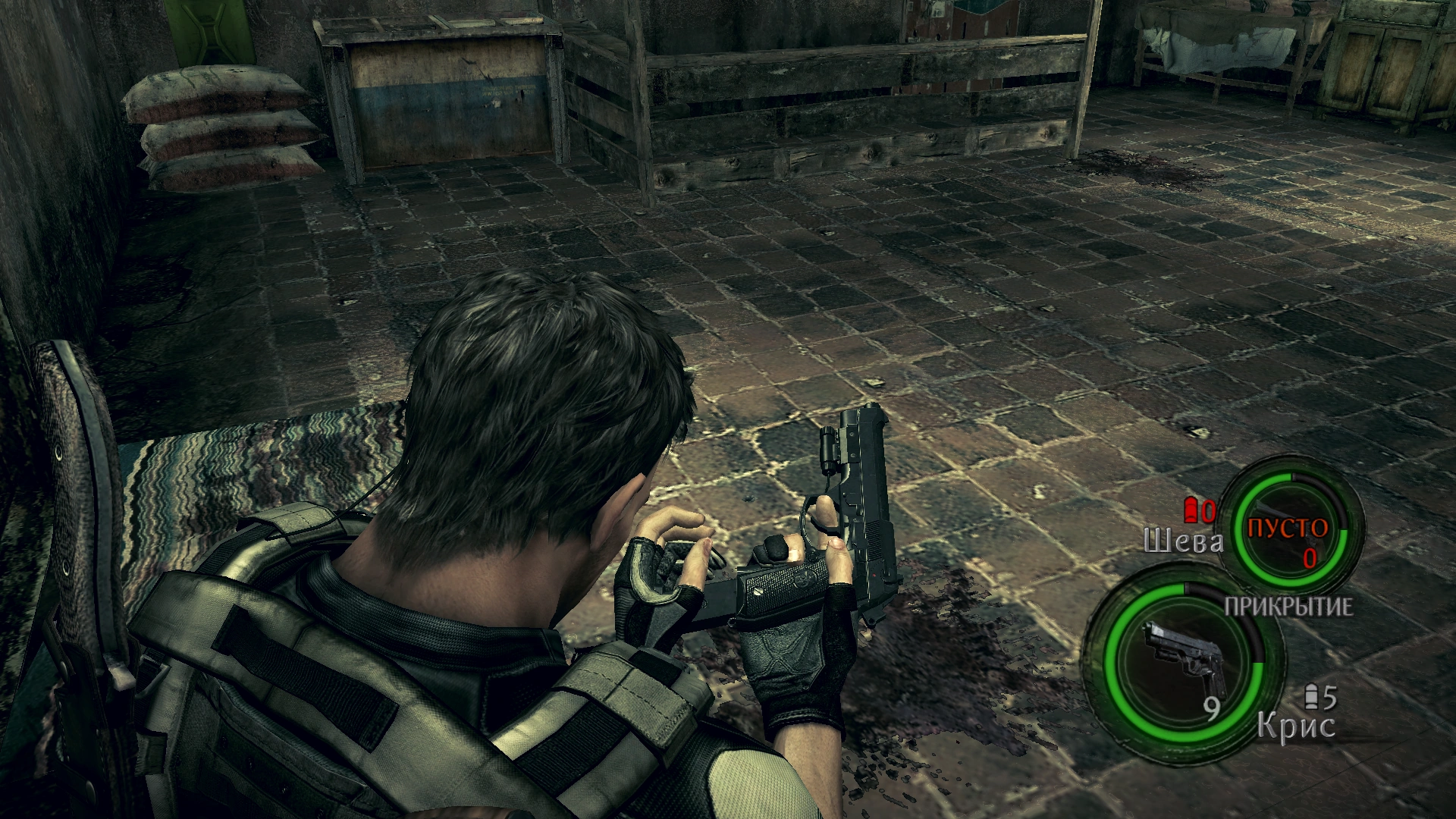Toggle the ПРИКРЫТИЕ partner mode label
Screen dimensions: 1456x819
click(1288, 607)
